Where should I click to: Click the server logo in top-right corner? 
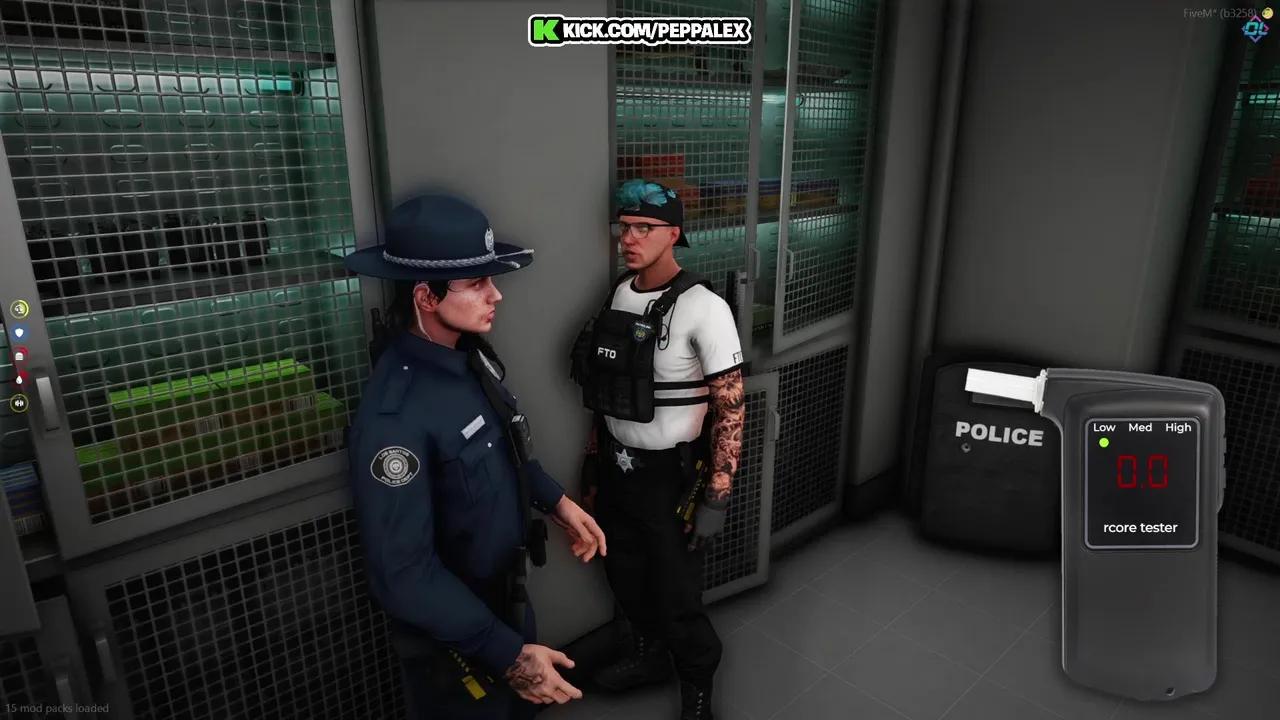point(1255,29)
